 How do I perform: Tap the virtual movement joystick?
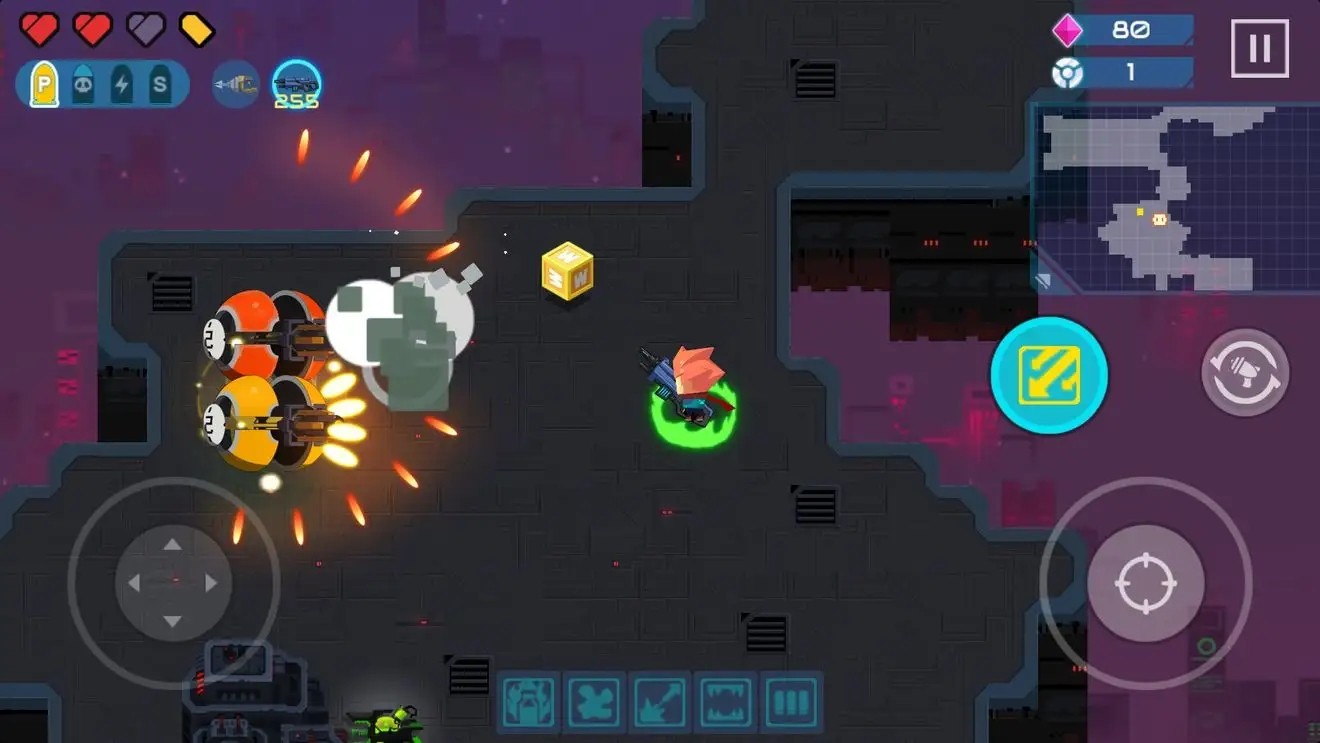(173, 583)
